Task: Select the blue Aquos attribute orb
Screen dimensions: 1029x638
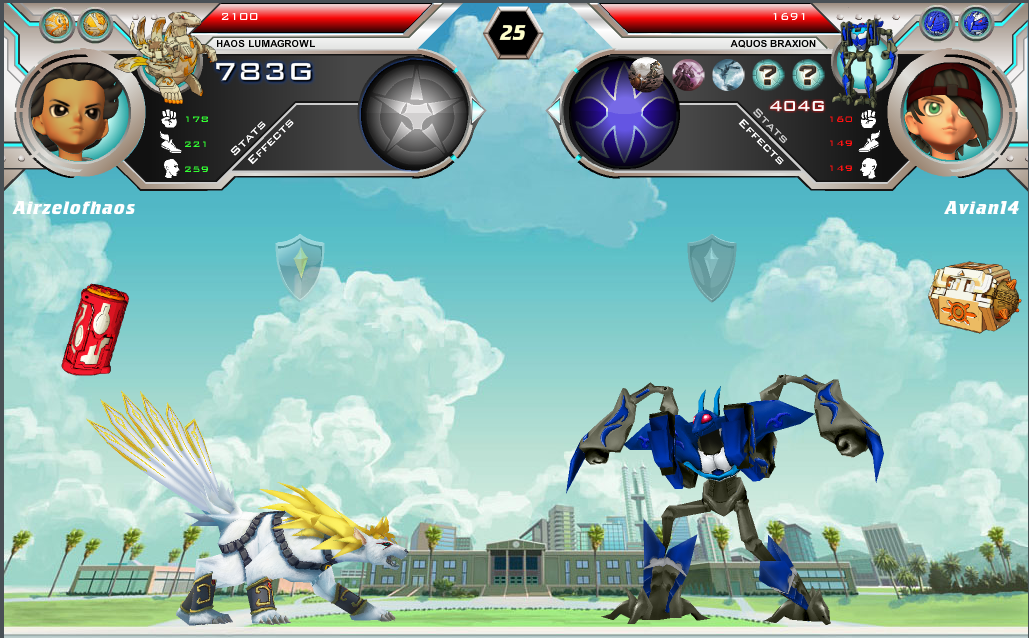Action: [621, 111]
